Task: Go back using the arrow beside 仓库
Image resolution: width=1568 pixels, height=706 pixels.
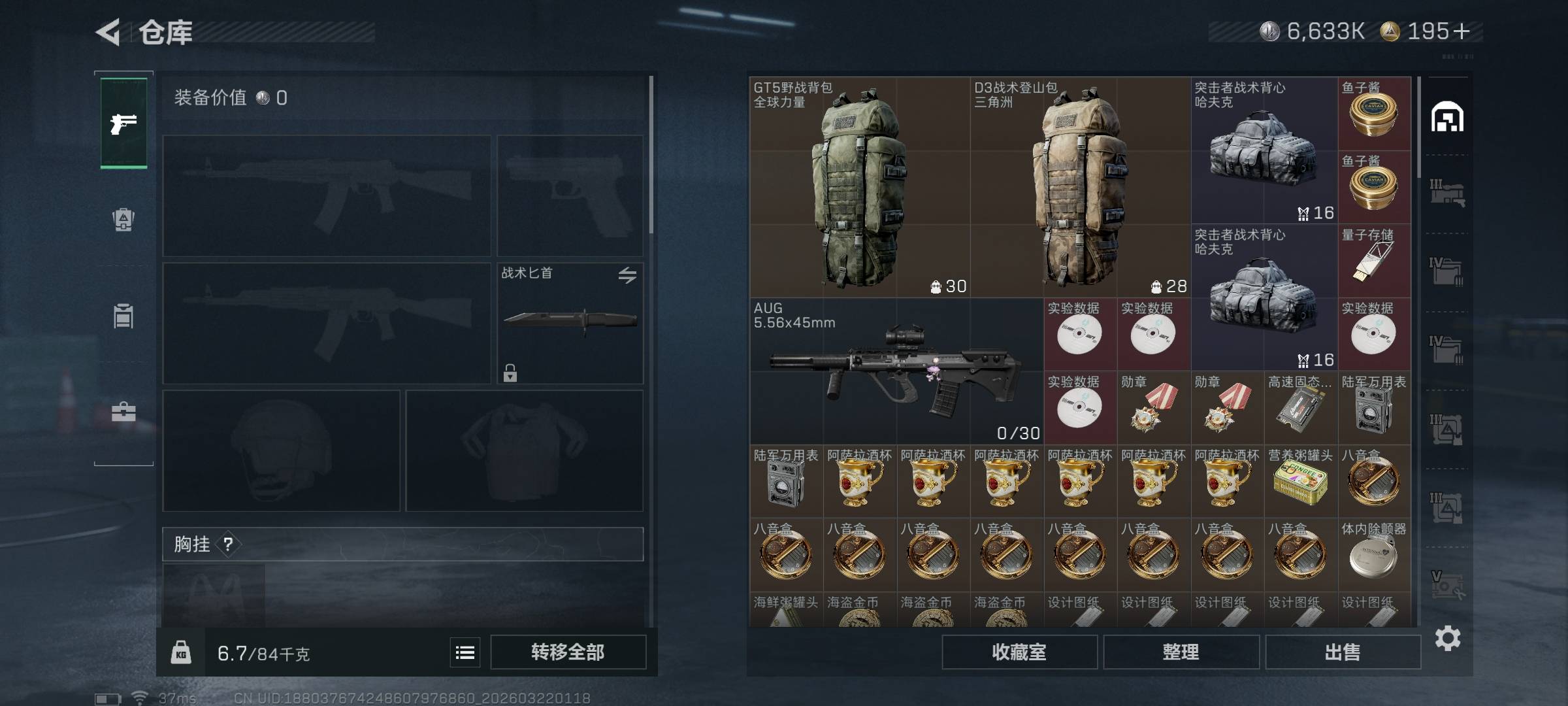Action: pyautogui.click(x=108, y=32)
